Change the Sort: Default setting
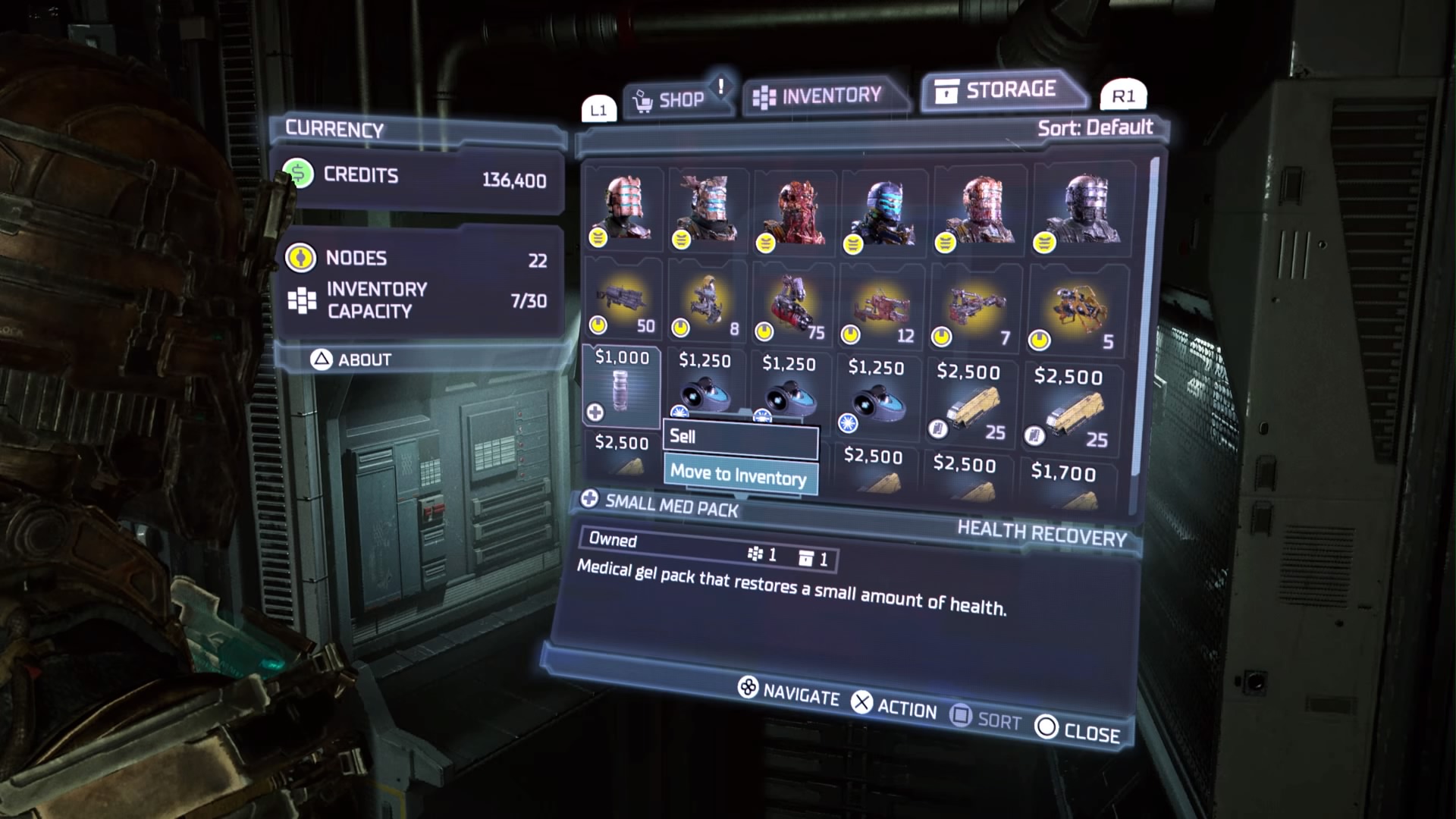1456x819 pixels. tap(1095, 127)
